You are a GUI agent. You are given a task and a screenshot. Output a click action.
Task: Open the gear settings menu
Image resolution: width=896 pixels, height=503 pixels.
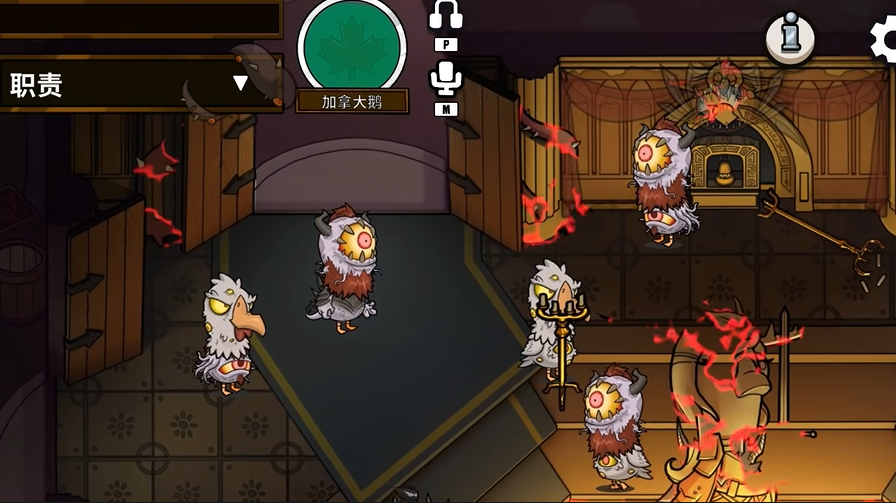coord(884,40)
